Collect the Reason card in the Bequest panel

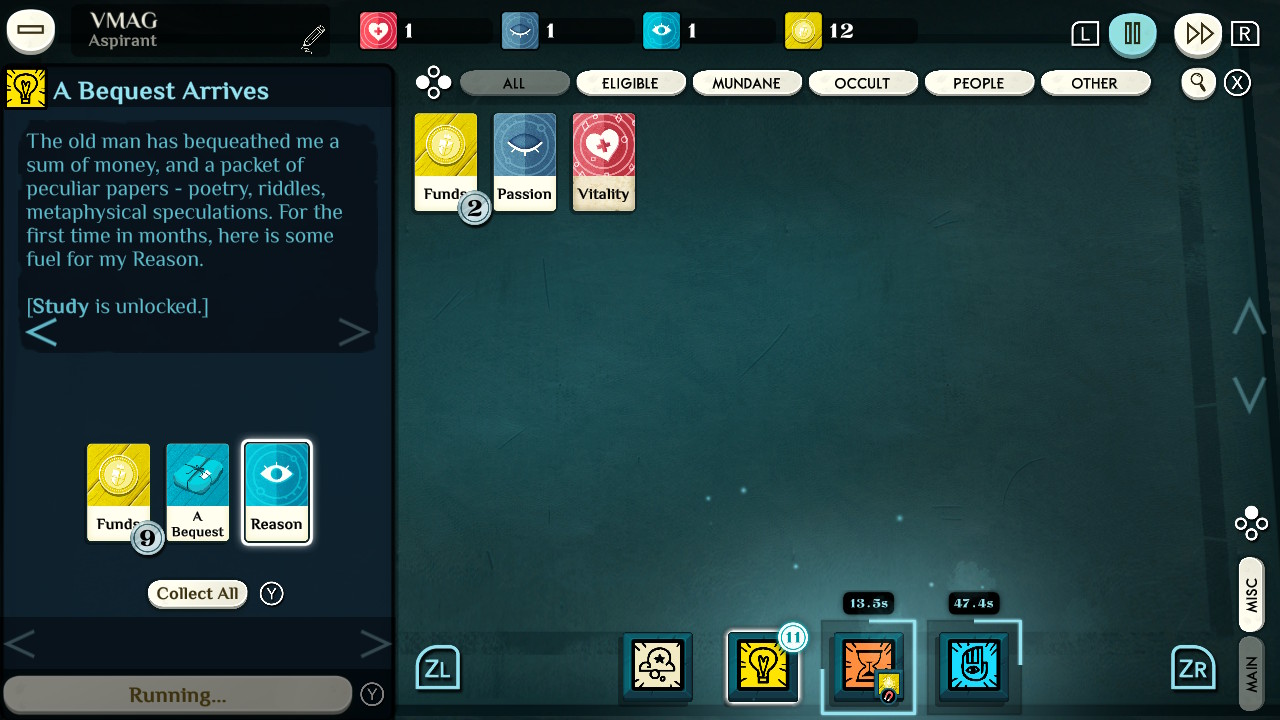point(276,491)
